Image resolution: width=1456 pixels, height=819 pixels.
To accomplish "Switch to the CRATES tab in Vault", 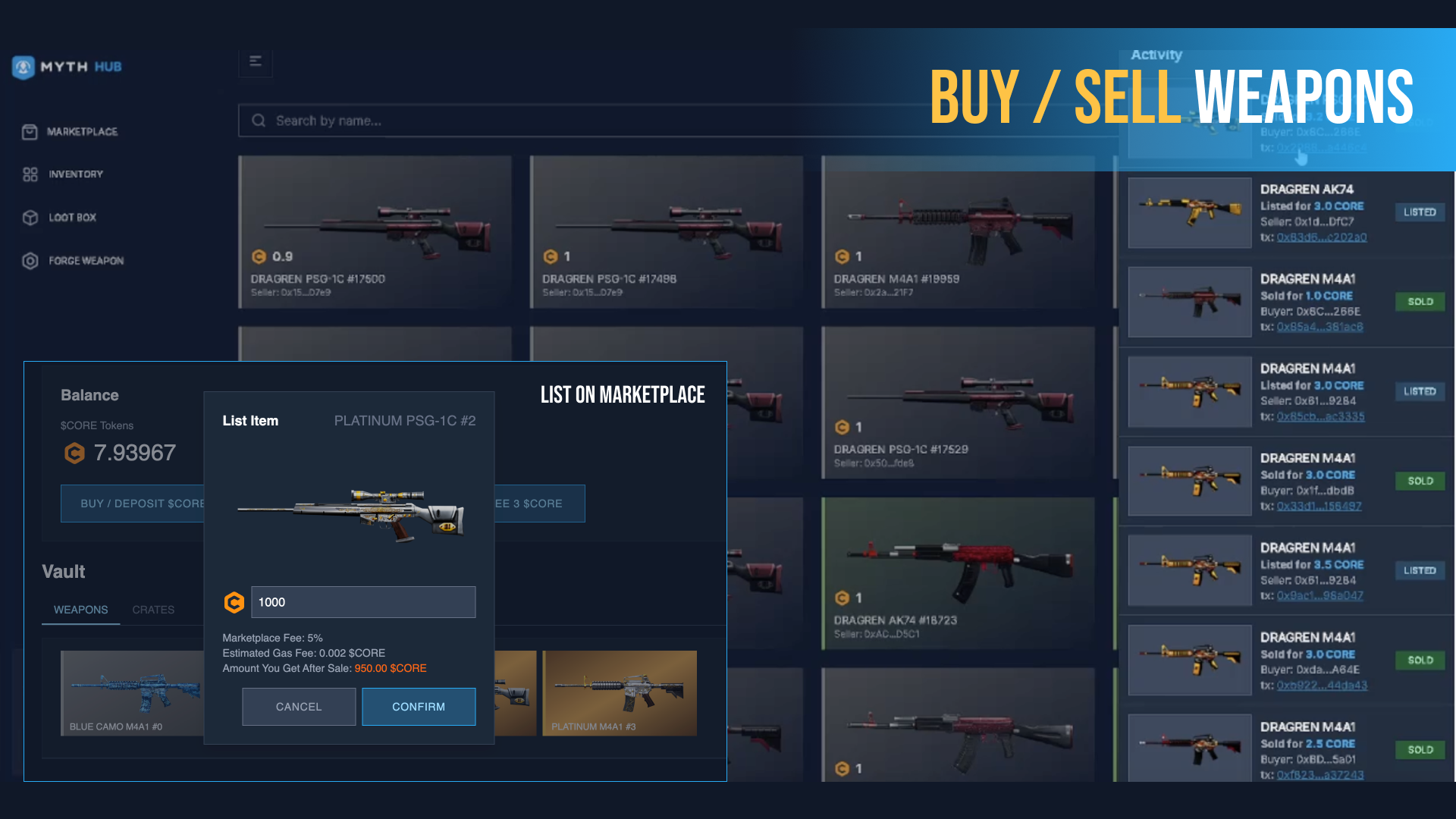I will (x=153, y=610).
